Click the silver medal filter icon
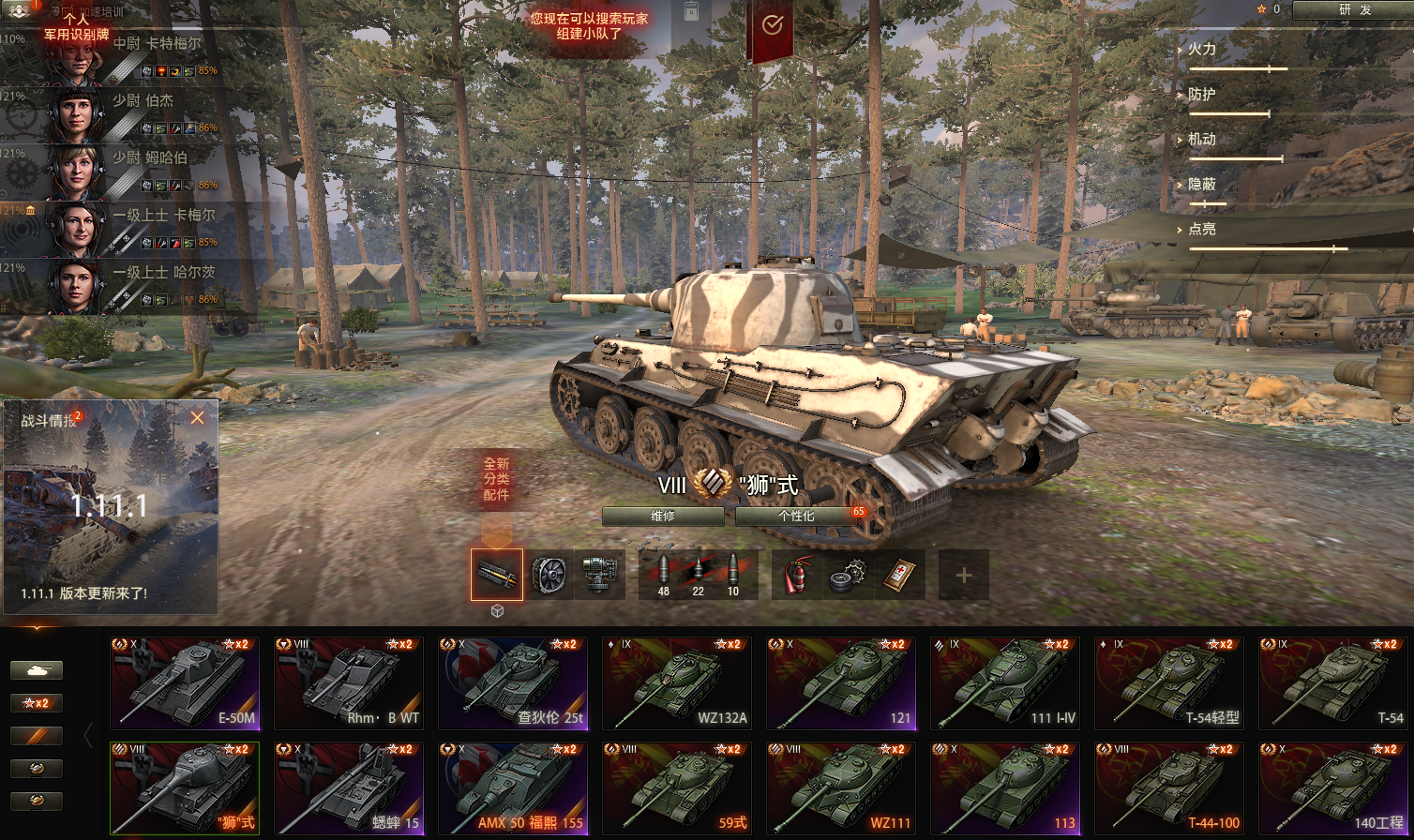The height and width of the screenshot is (840, 1414). coord(37,768)
